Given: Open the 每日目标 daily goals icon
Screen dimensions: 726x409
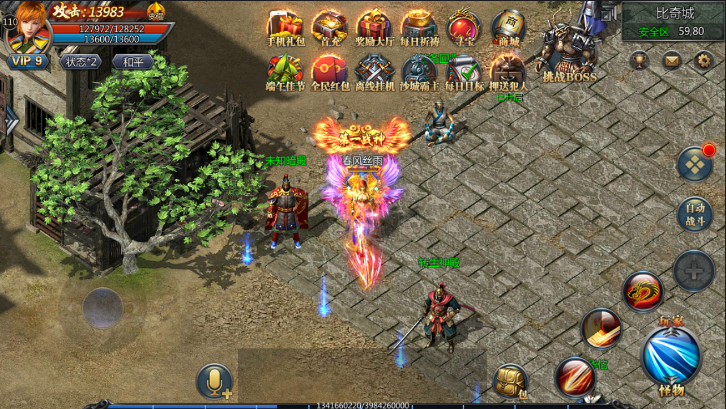Looking at the screenshot, I should [x=463, y=72].
